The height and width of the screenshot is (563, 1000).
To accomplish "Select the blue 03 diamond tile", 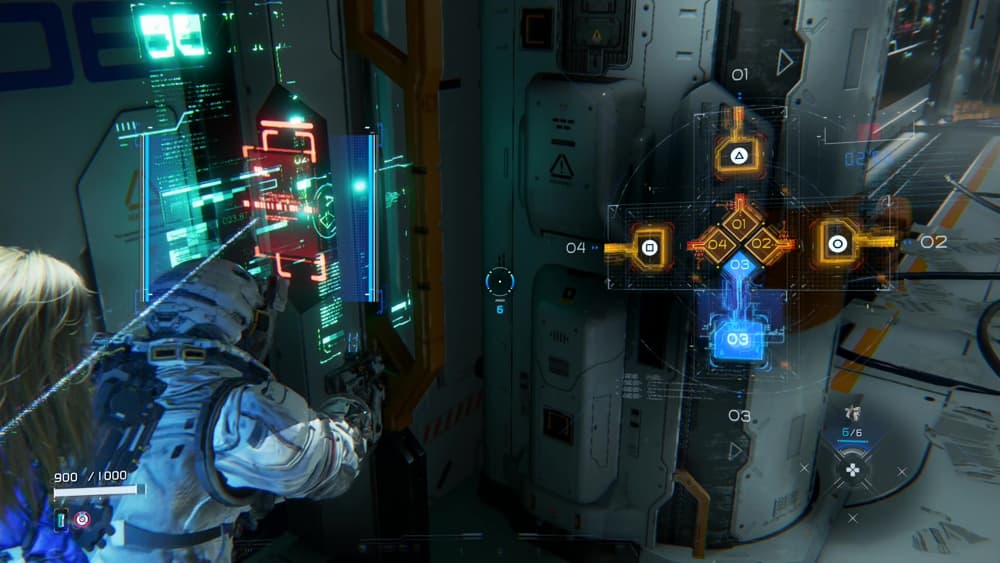I will [740, 265].
